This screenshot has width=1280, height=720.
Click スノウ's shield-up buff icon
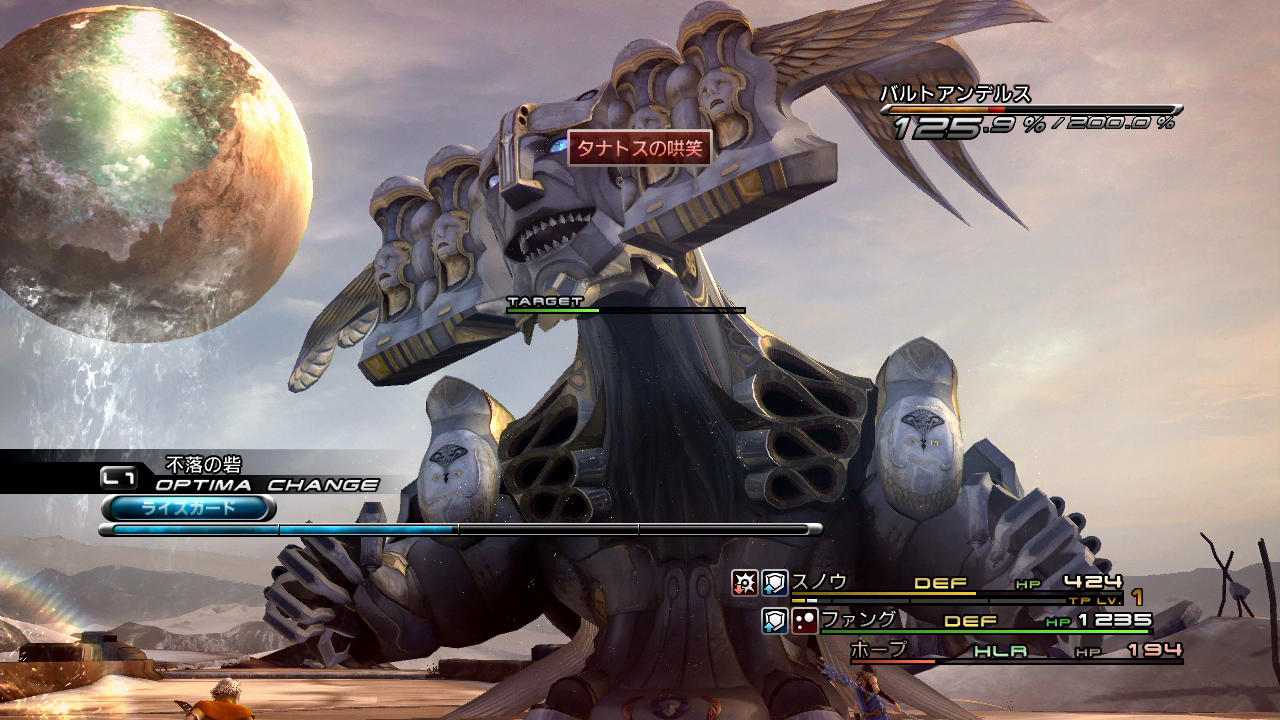(775, 583)
